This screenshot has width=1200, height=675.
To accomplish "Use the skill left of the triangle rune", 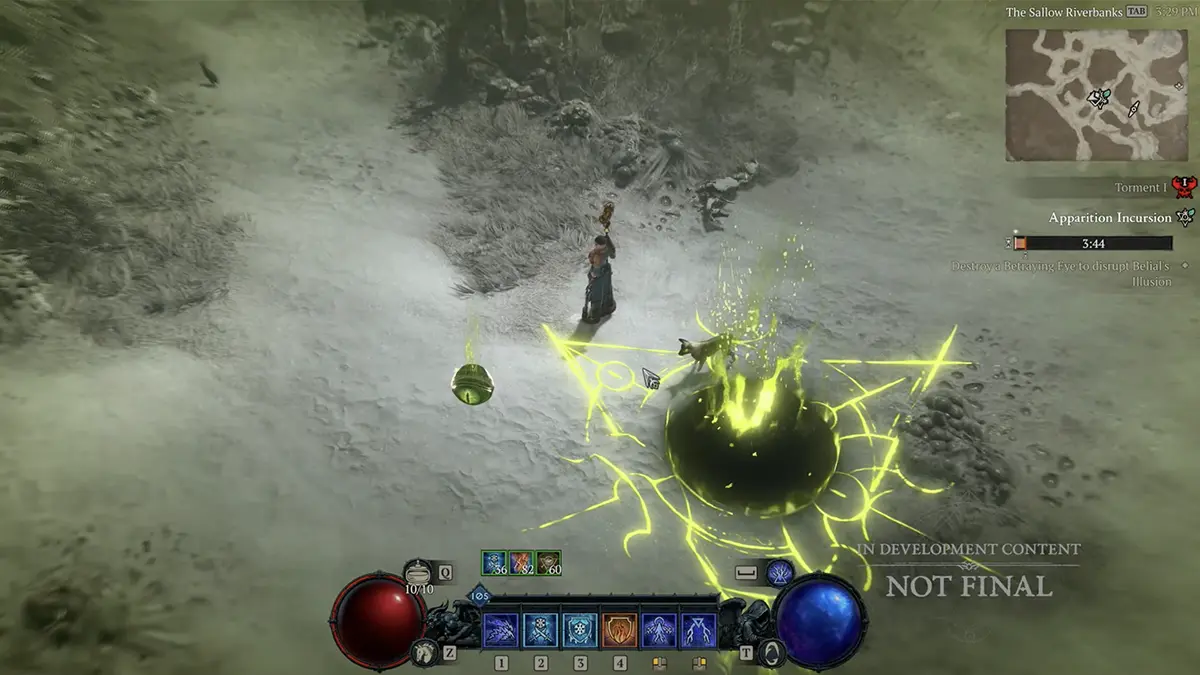I will click(x=658, y=630).
